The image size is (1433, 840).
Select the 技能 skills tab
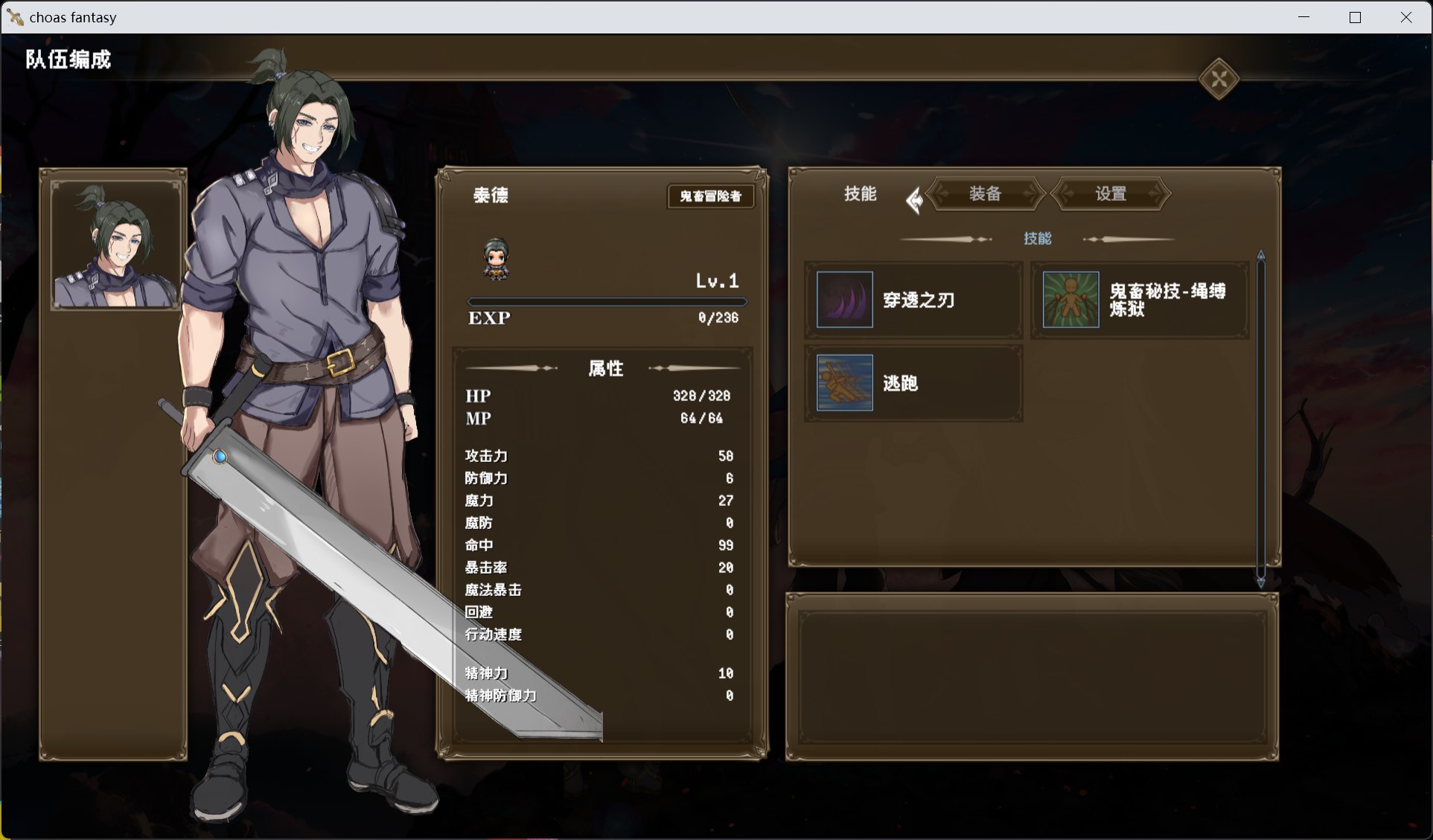(860, 194)
